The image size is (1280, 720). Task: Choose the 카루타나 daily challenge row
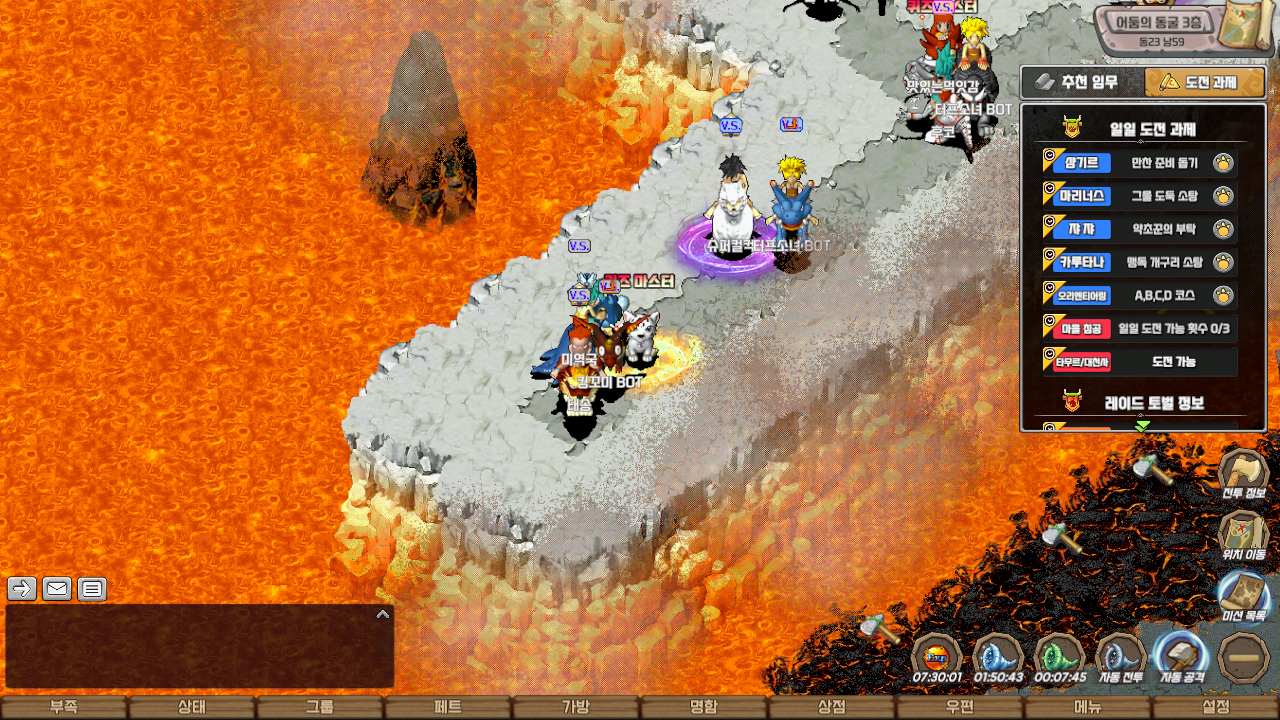point(1138,262)
